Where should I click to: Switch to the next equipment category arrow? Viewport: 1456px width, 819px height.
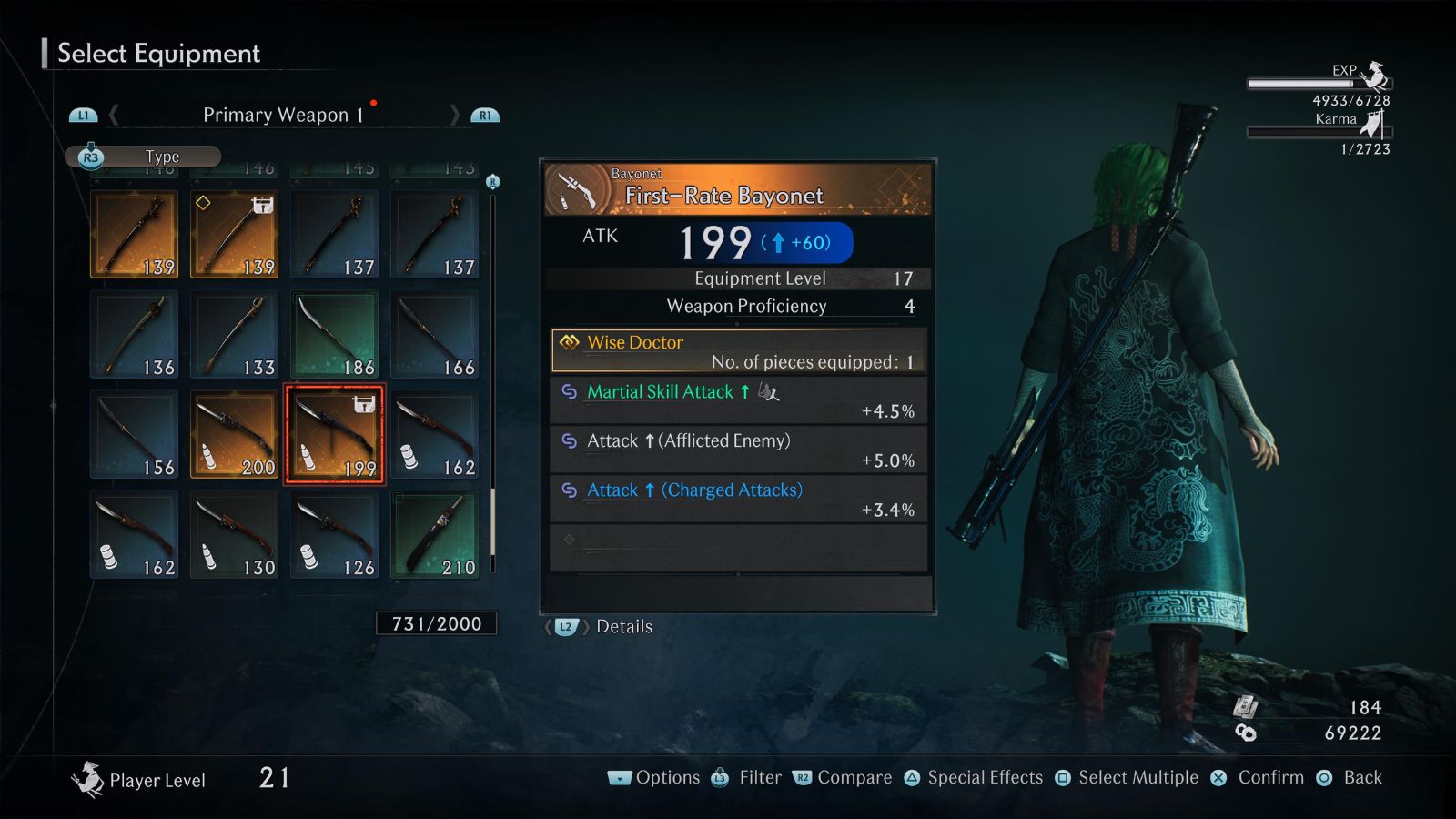coord(455,115)
